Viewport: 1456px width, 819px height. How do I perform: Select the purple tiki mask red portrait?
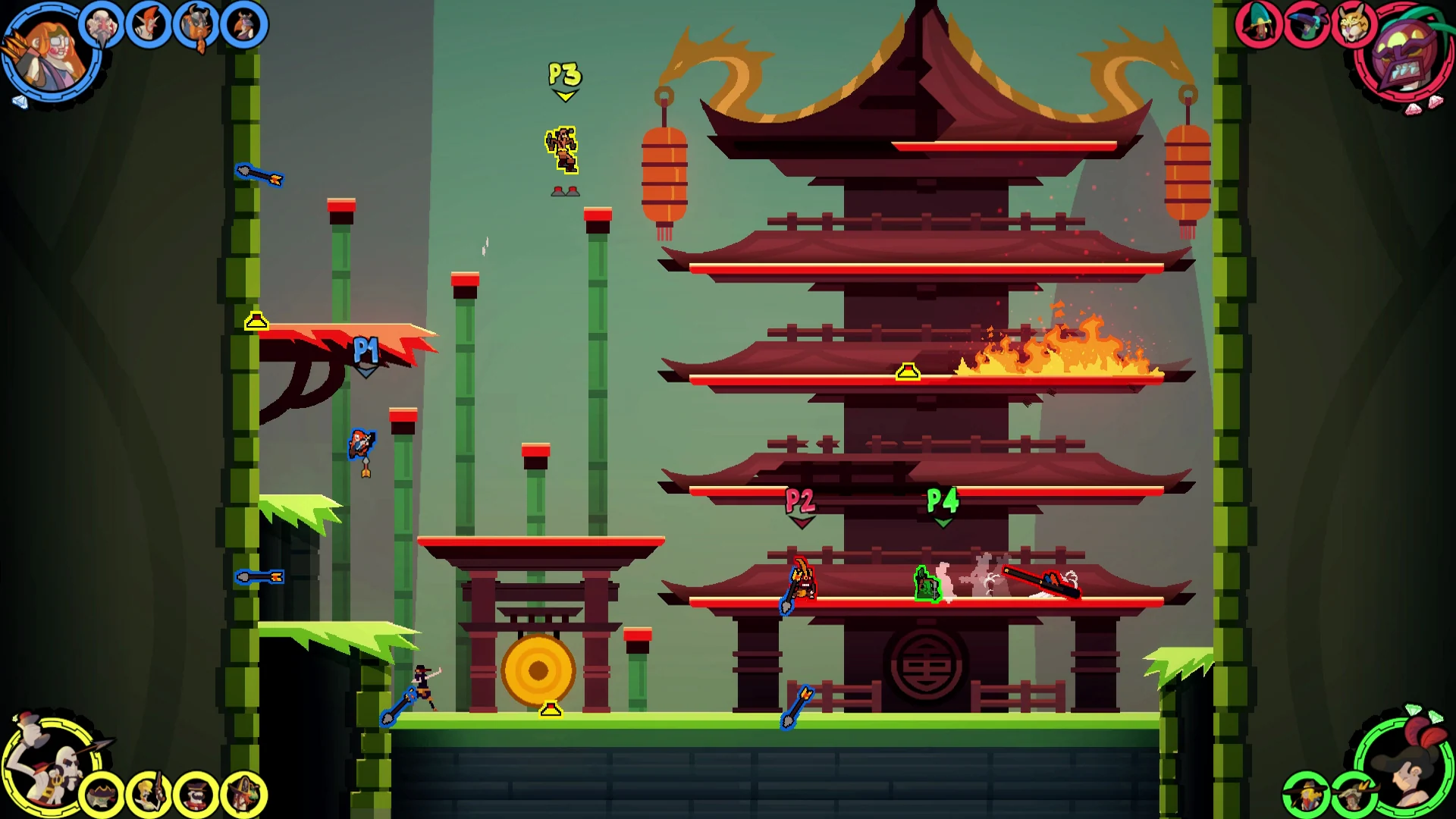coord(1403,55)
